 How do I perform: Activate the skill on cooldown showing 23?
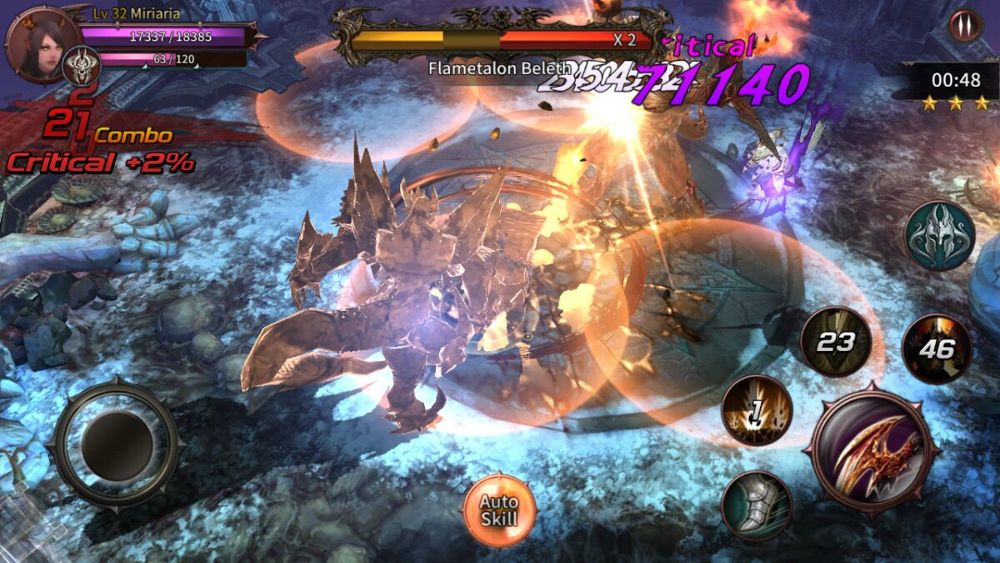(x=836, y=342)
